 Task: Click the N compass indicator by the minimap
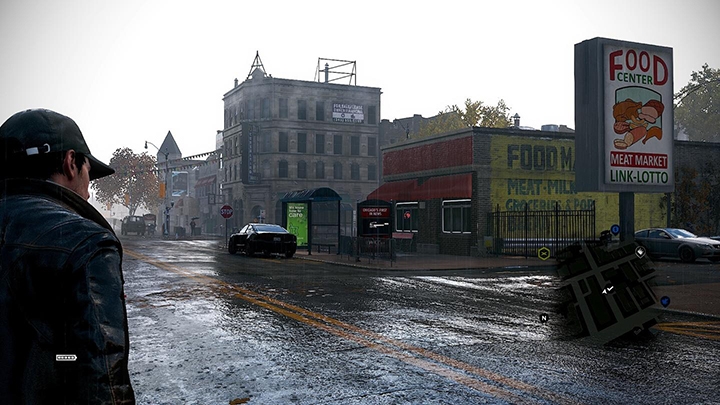(544, 318)
